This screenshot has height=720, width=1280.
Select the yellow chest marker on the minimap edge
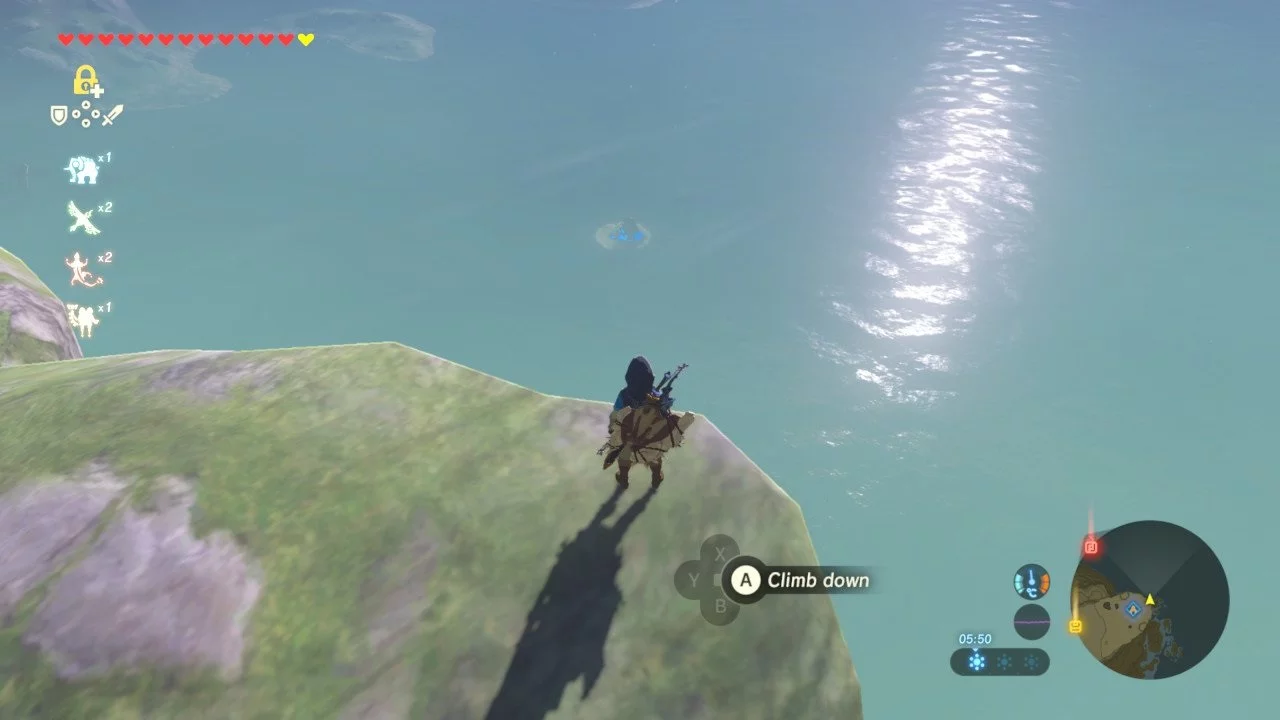click(1075, 626)
